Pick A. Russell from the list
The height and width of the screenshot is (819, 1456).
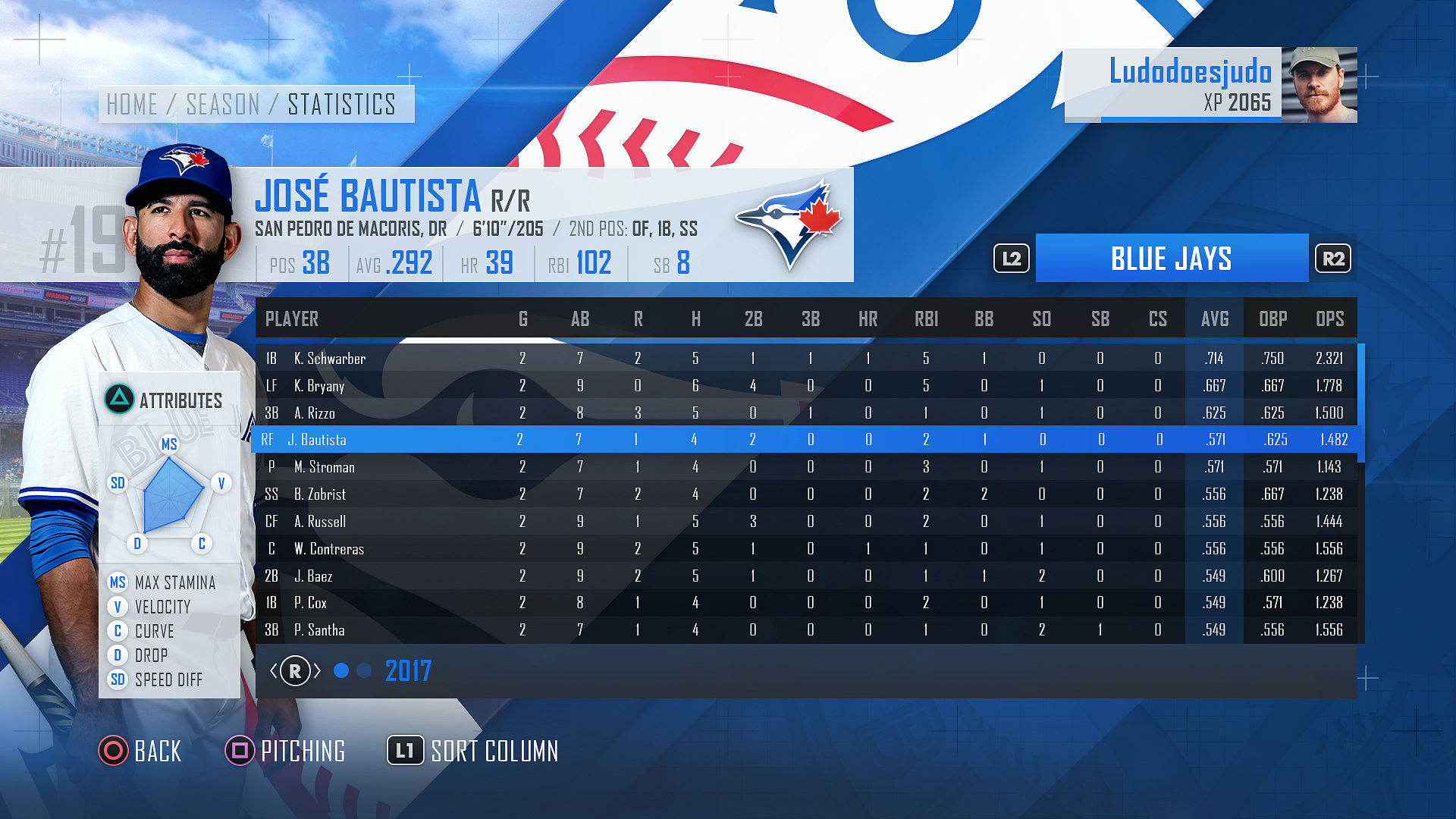point(320,522)
